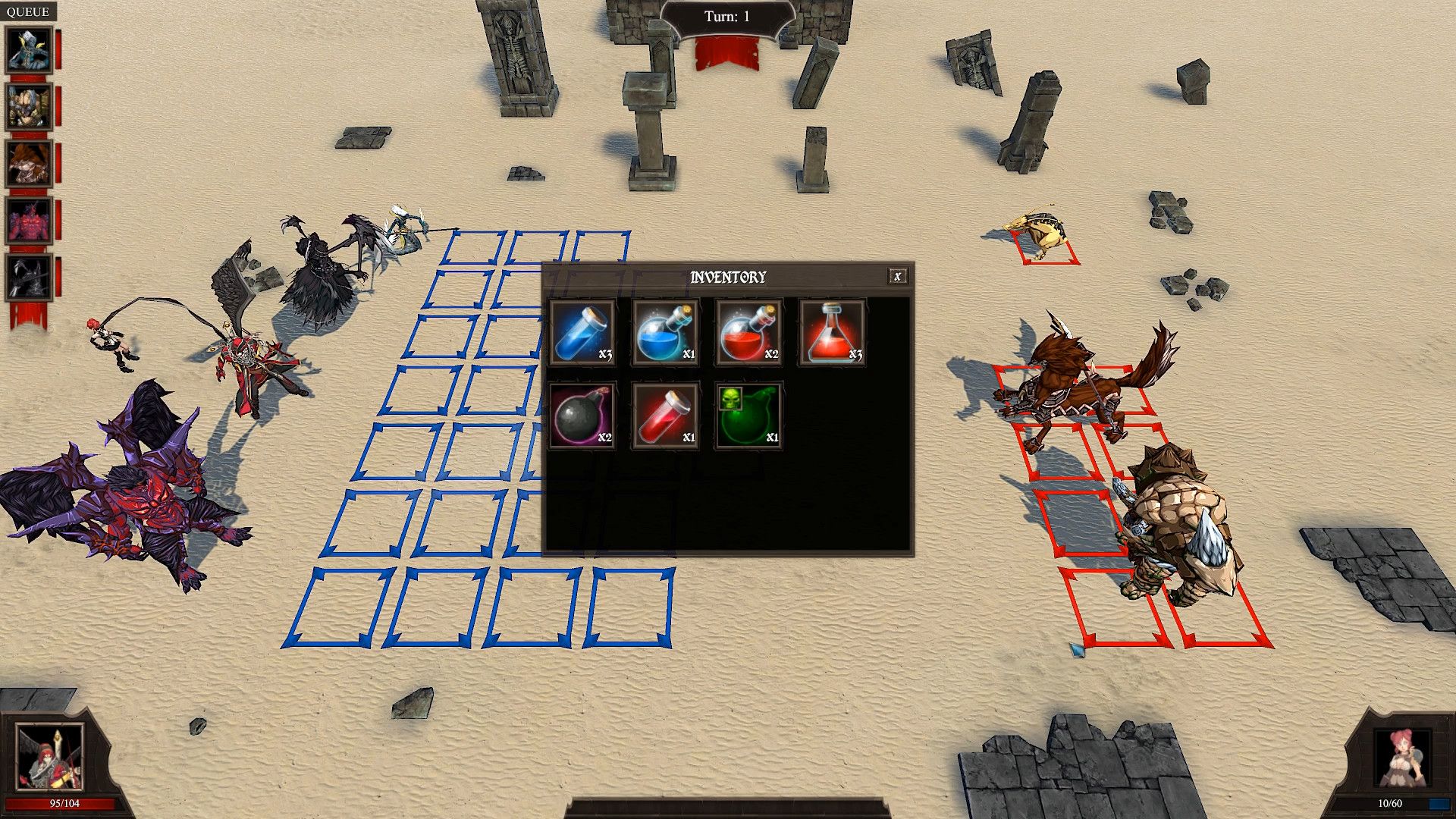
Task: Select the red vial potion
Action: tap(665, 416)
